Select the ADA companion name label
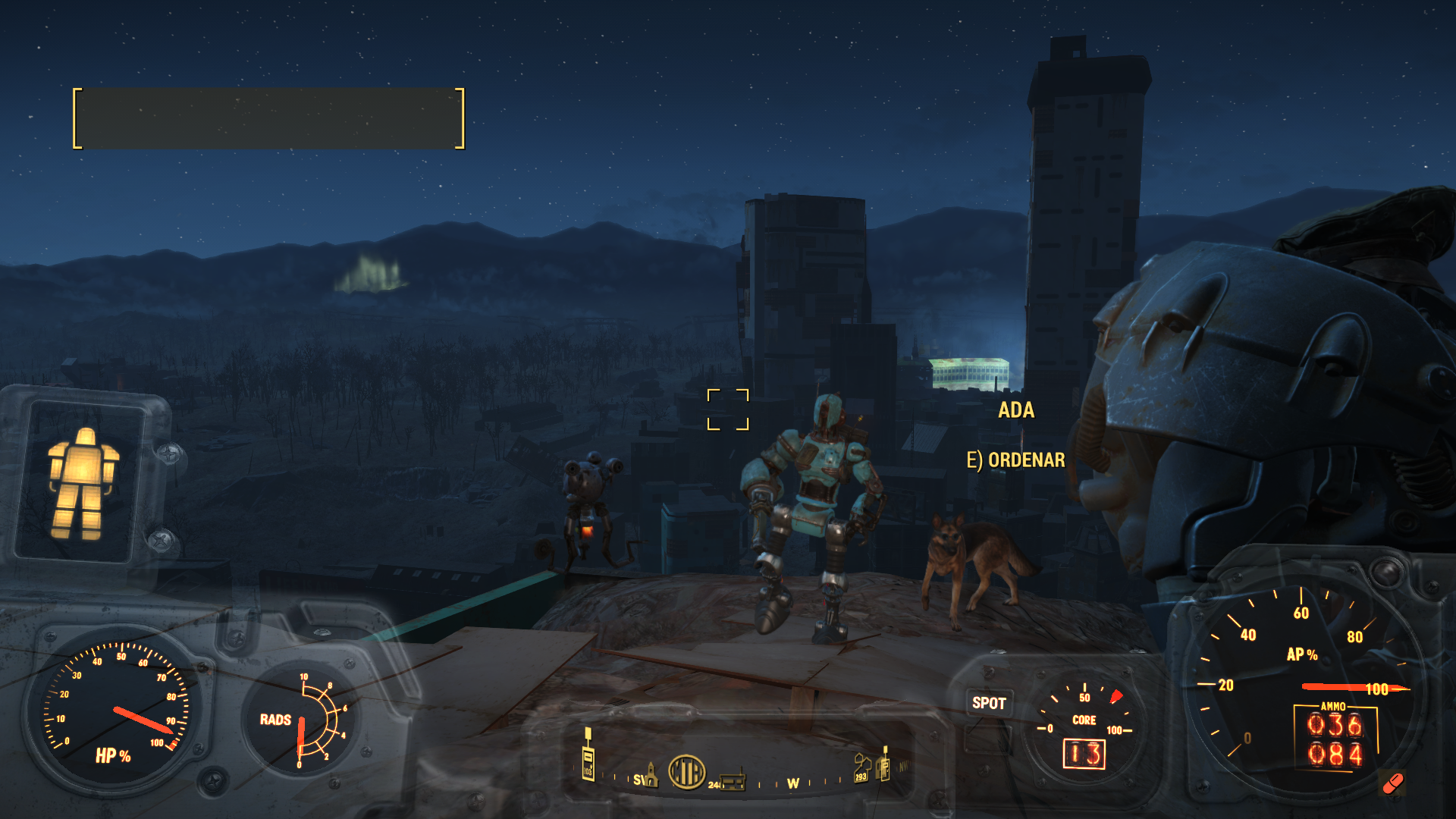Image resolution: width=1456 pixels, height=819 pixels. coord(1016,410)
